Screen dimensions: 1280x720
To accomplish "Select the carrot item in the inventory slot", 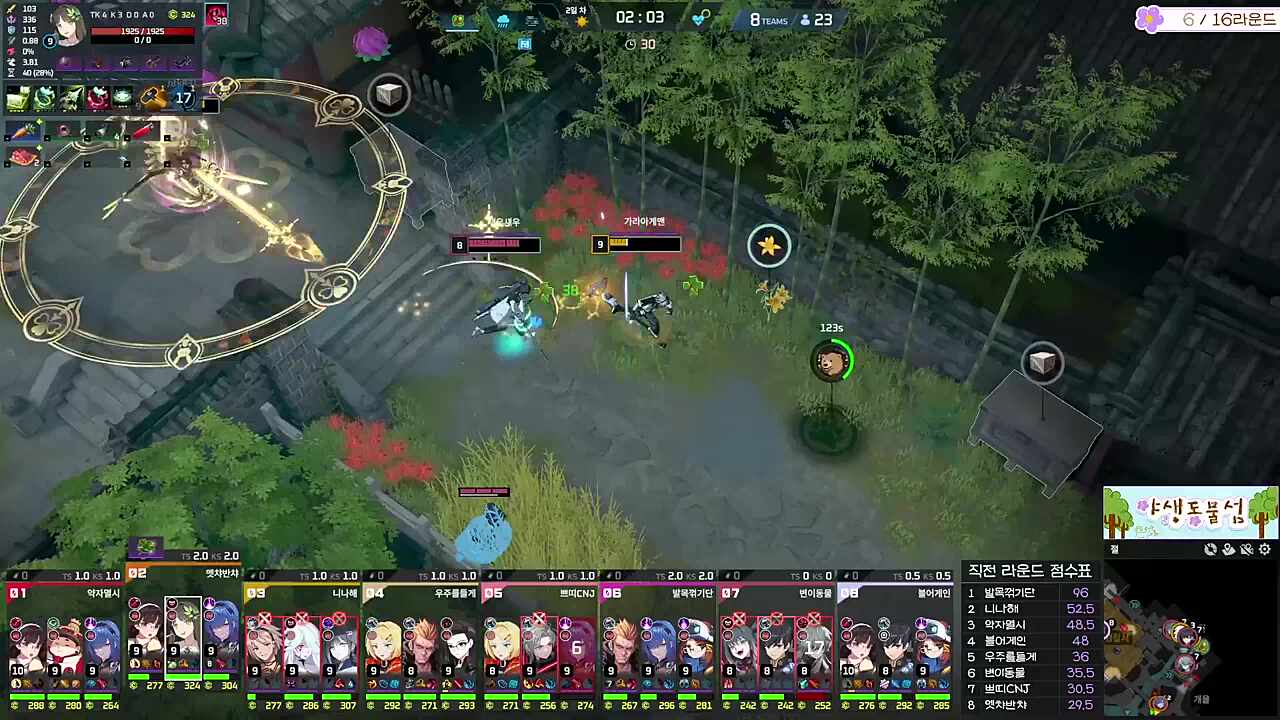I will click(24, 129).
